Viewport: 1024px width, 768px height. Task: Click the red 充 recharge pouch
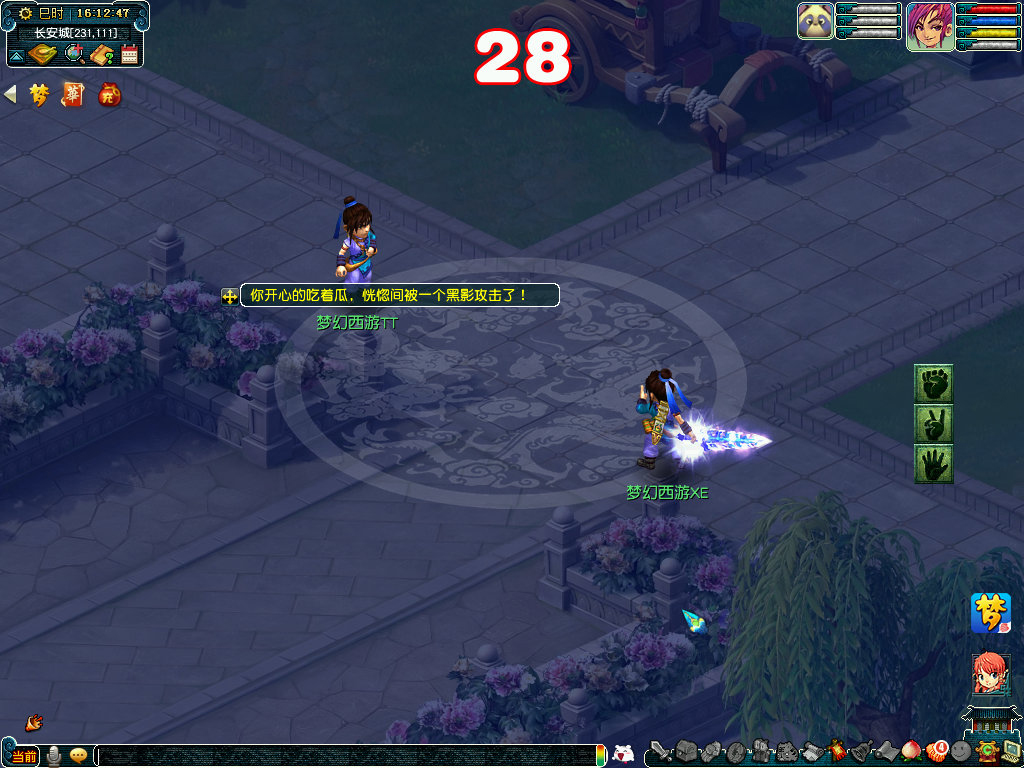click(x=109, y=95)
